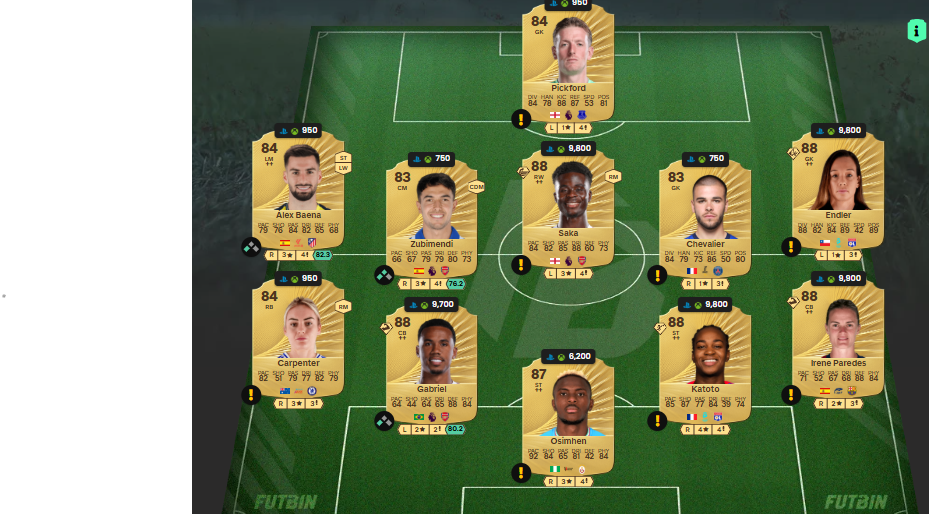929x514 pixels.
Task: Click the warning icon beside Pickford
Action: tap(521, 120)
